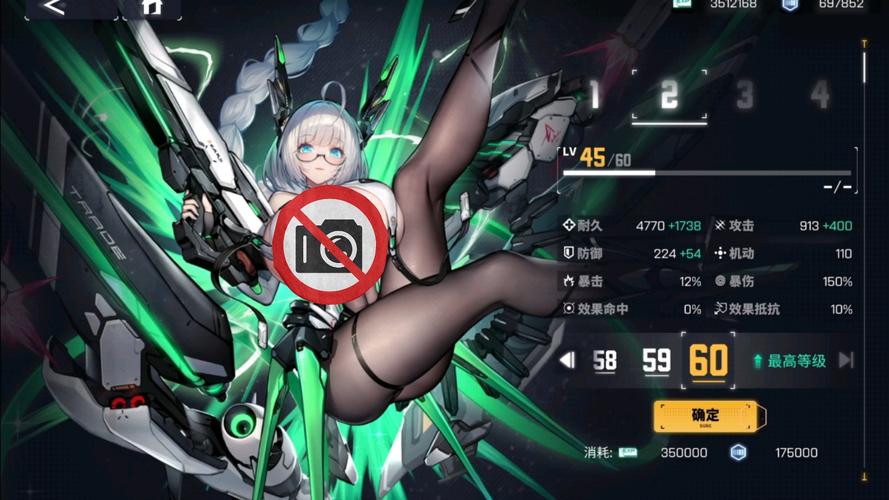Confirm the upgrade with 确定 button
Viewport: 889px width, 500px height.
pyautogui.click(x=710, y=416)
